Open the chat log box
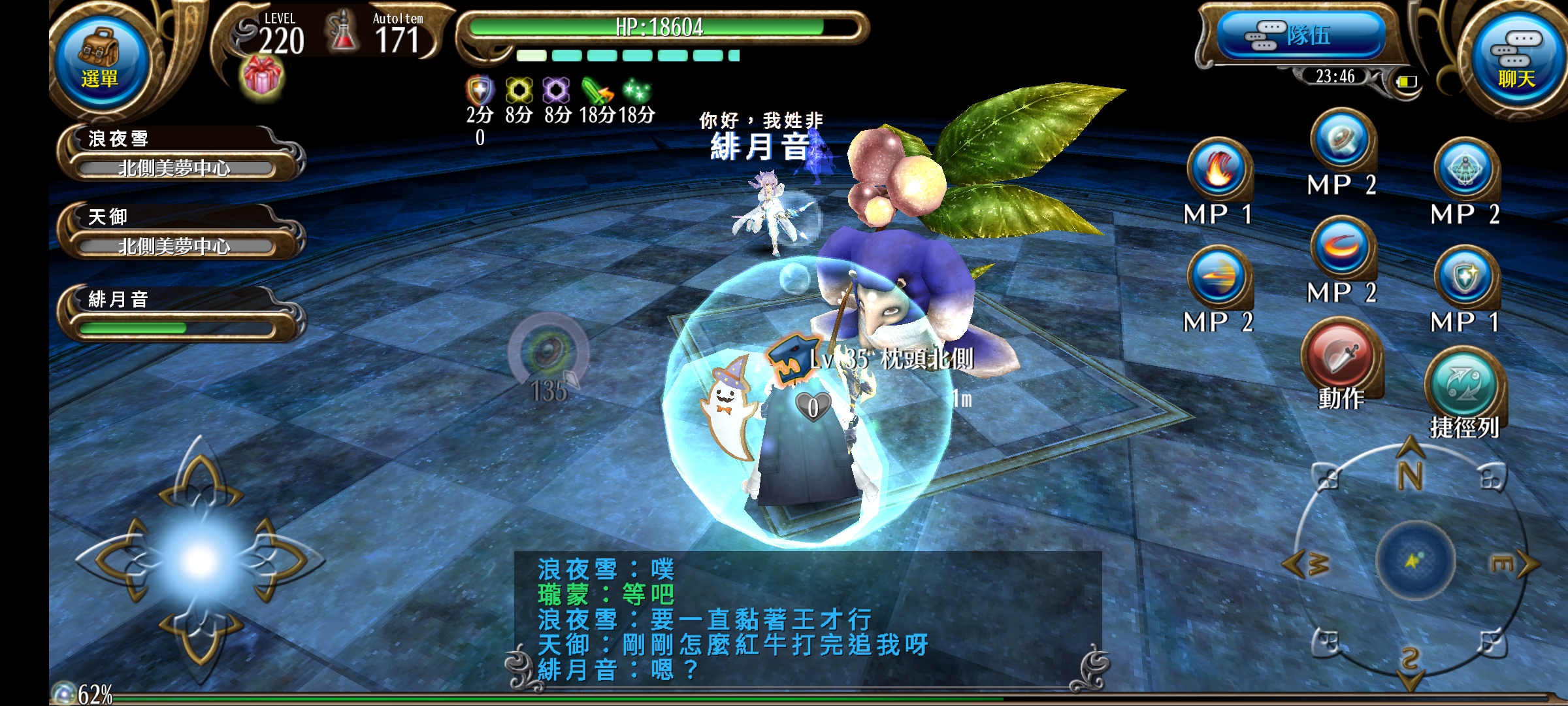The height and width of the screenshot is (706, 1568). click(808, 618)
